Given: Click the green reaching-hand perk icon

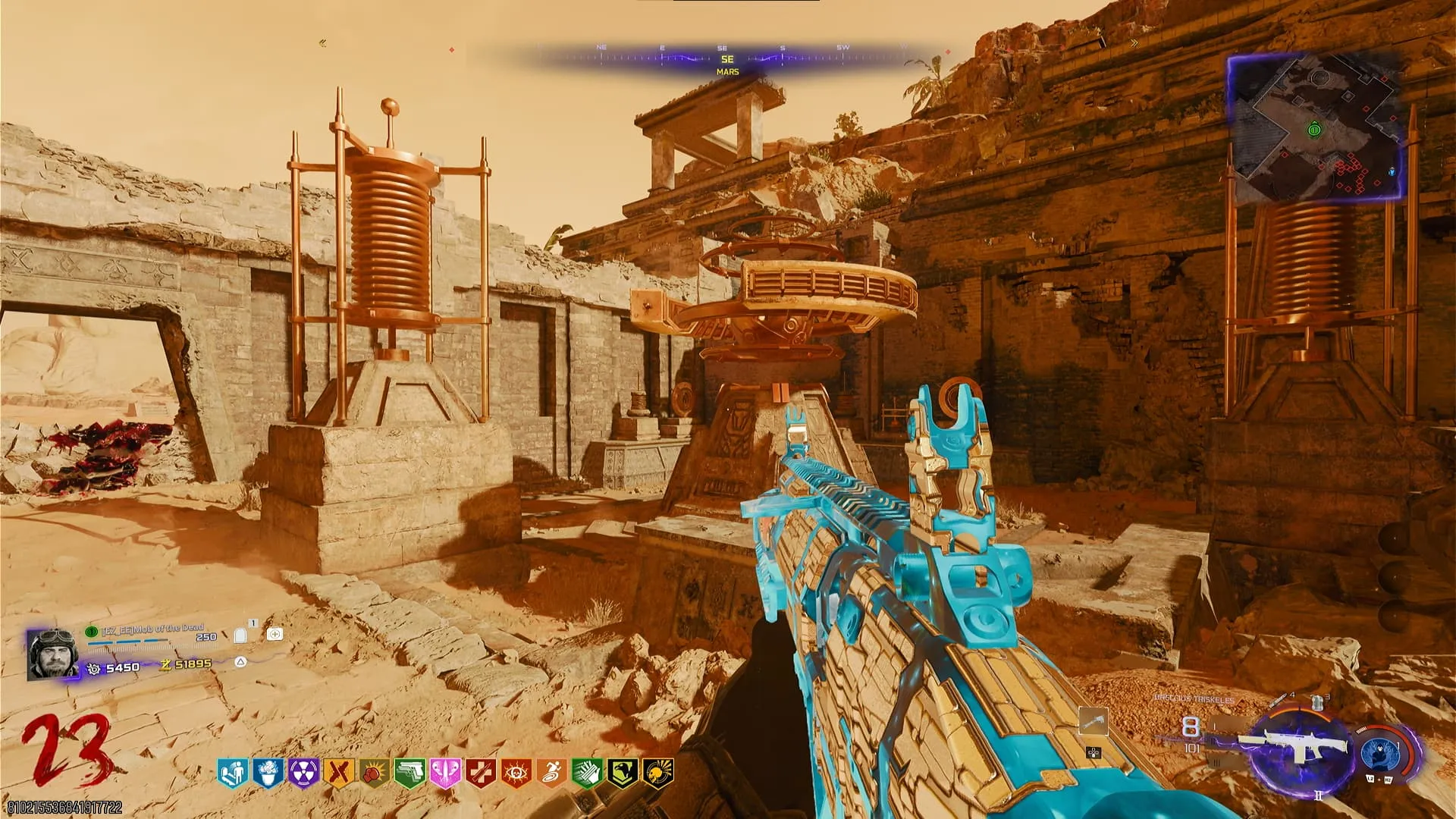Looking at the screenshot, I should 587,773.
